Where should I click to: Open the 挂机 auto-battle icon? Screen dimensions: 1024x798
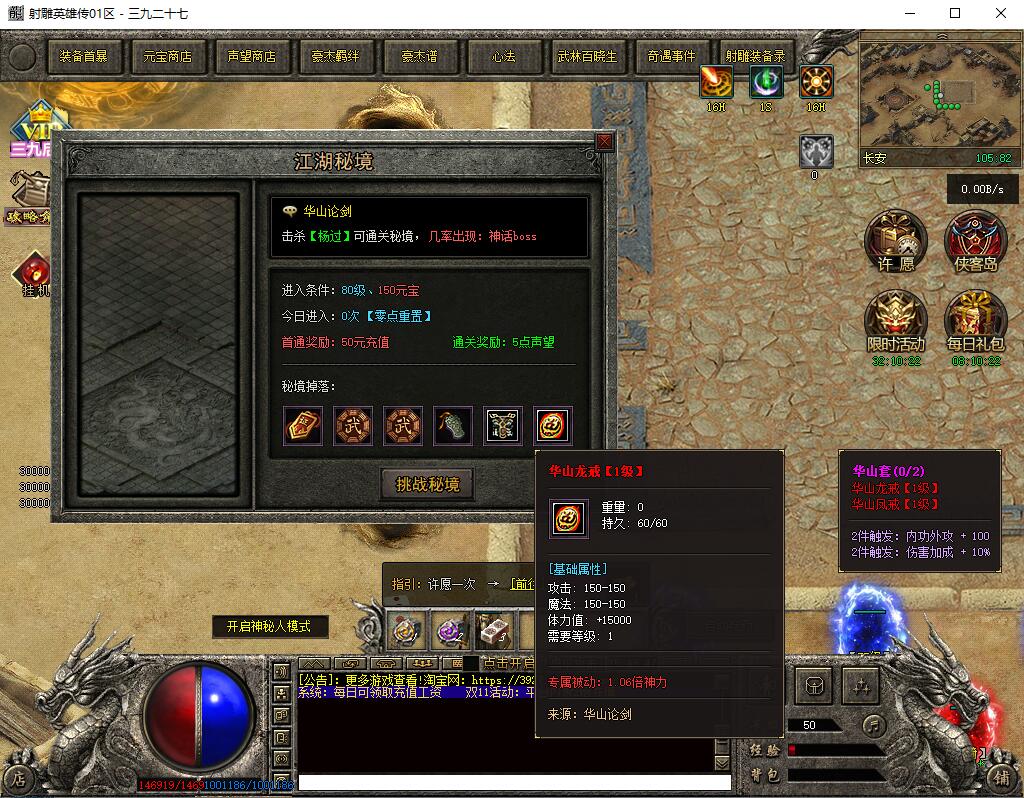[34, 272]
